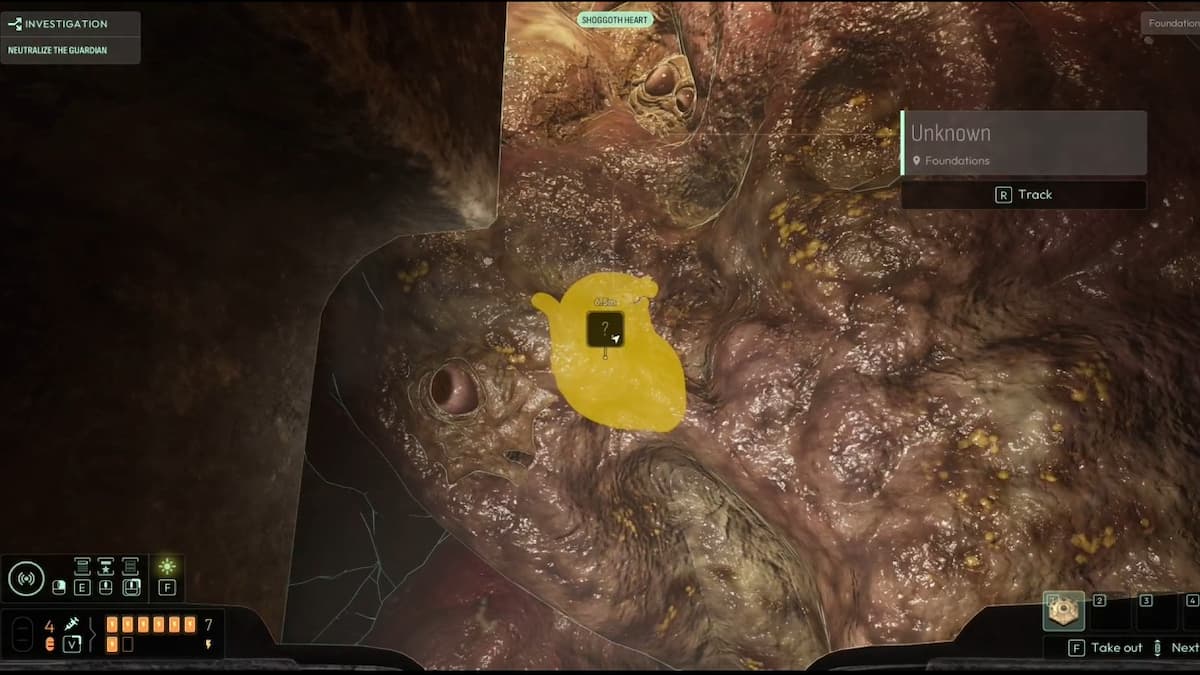Open the Unknown location info card
Image resolution: width=1200 pixels, height=675 pixels.
click(x=1023, y=143)
